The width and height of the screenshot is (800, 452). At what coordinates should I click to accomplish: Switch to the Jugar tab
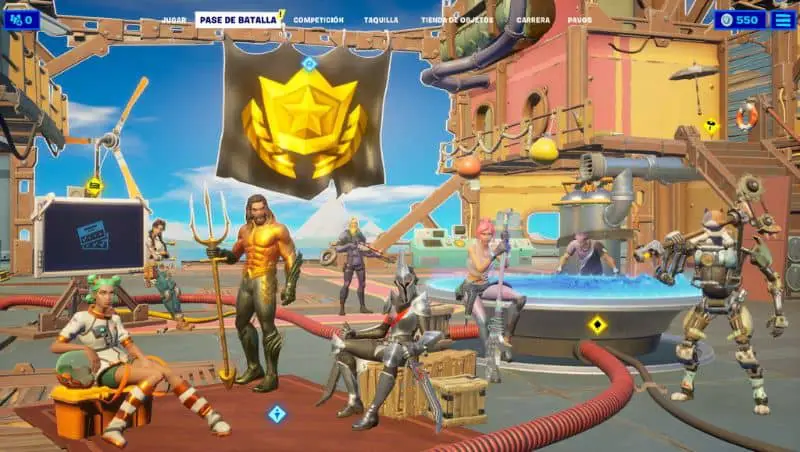[173, 20]
